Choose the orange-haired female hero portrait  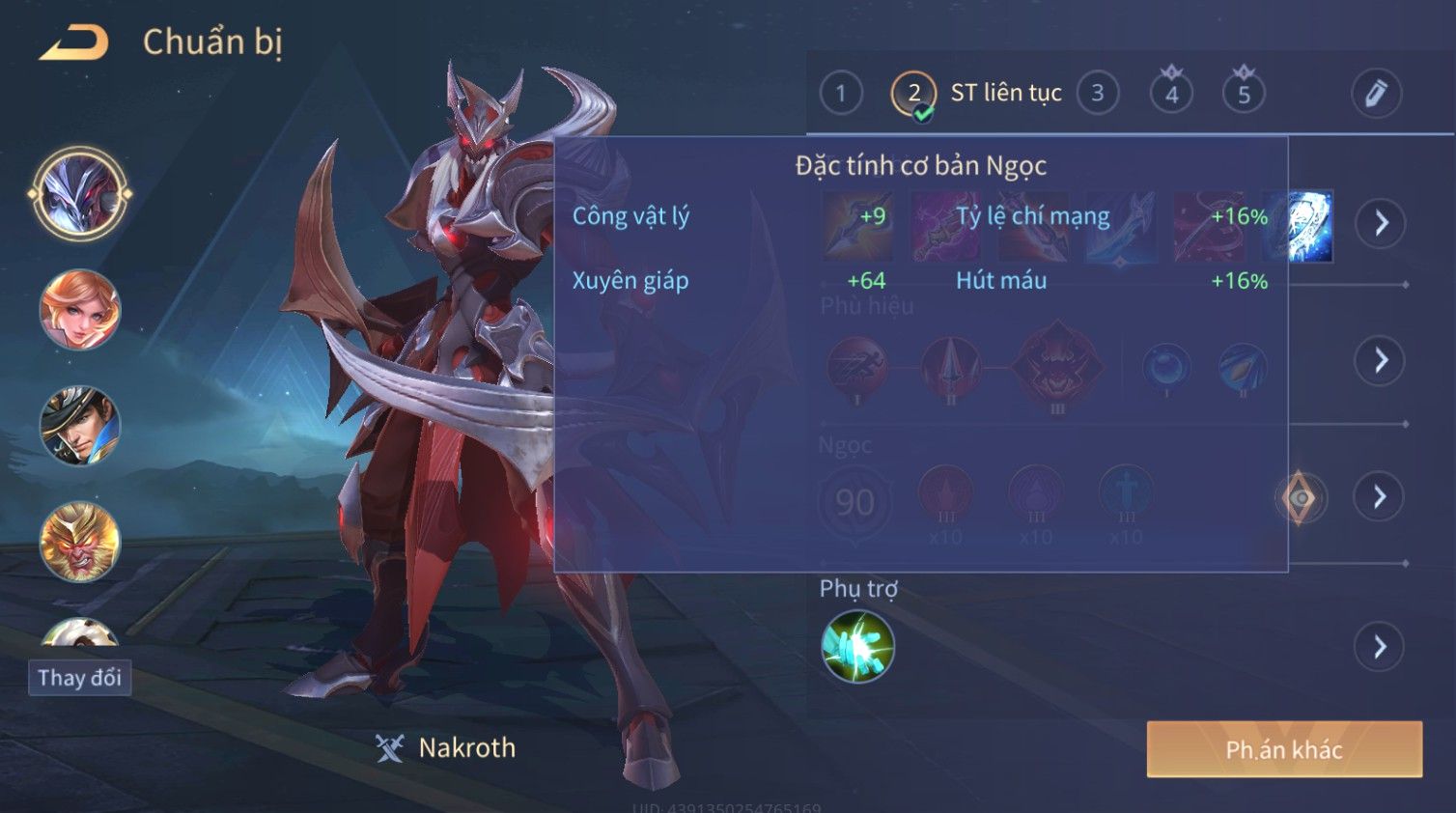tap(80, 310)
